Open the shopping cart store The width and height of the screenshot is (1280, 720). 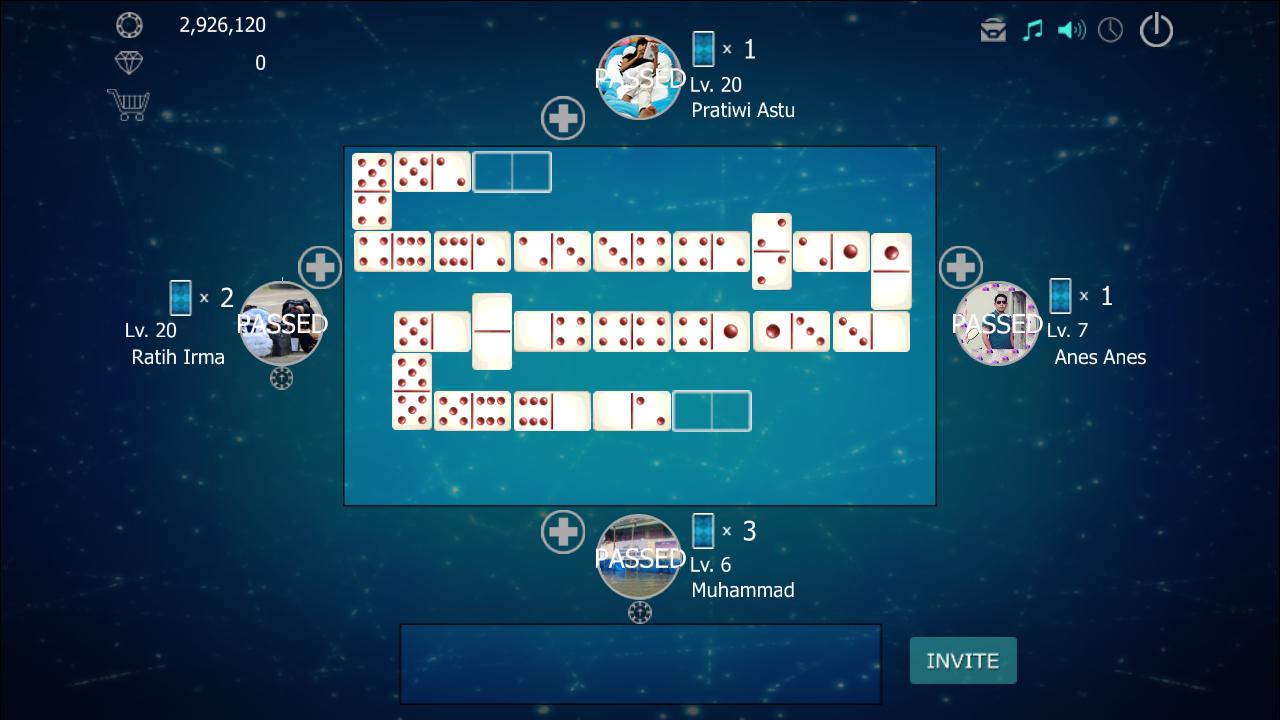pyautogui.click(x=129, y=104)
